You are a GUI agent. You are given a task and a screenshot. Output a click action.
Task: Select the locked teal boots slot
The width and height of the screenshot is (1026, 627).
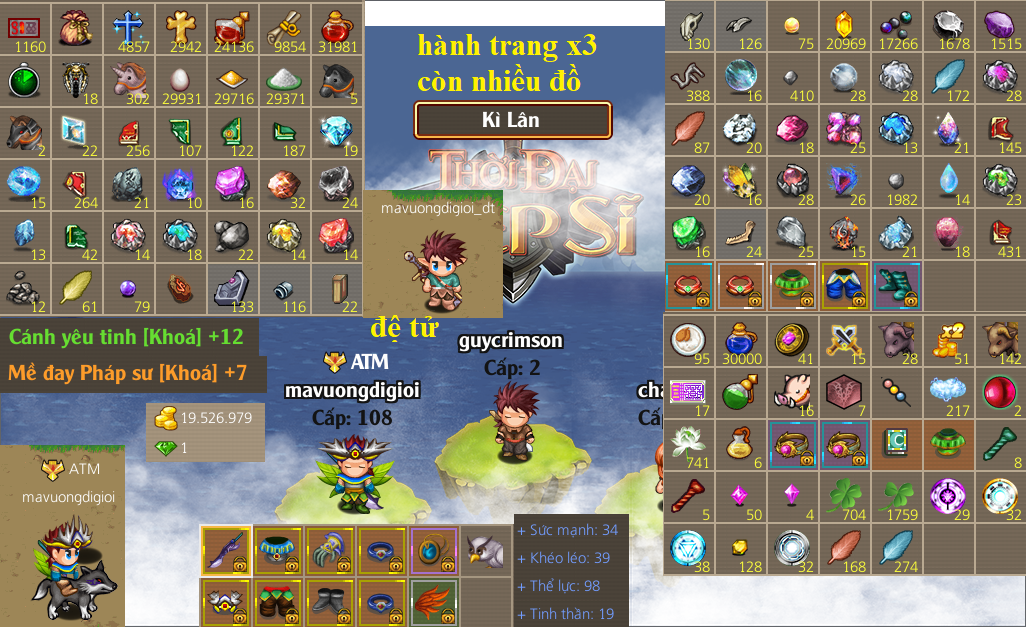[x=896, y=287]
